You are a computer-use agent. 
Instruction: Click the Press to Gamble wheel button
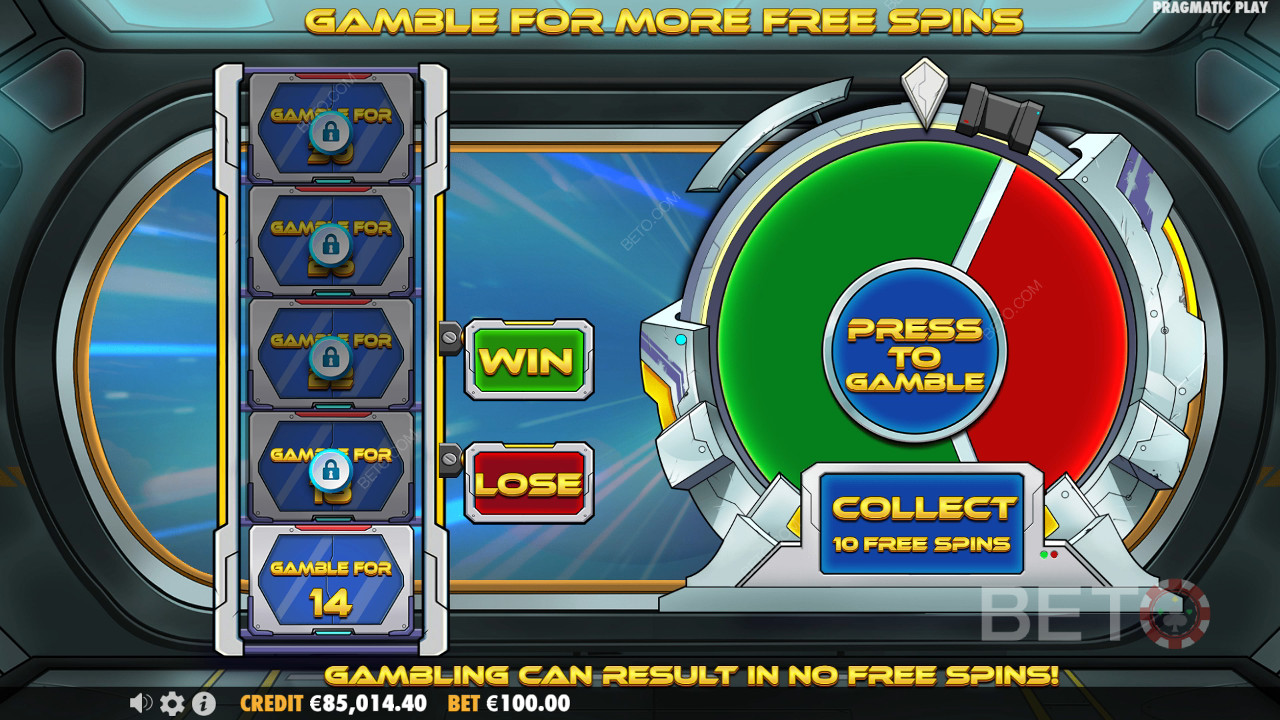[x=915, y=353]
